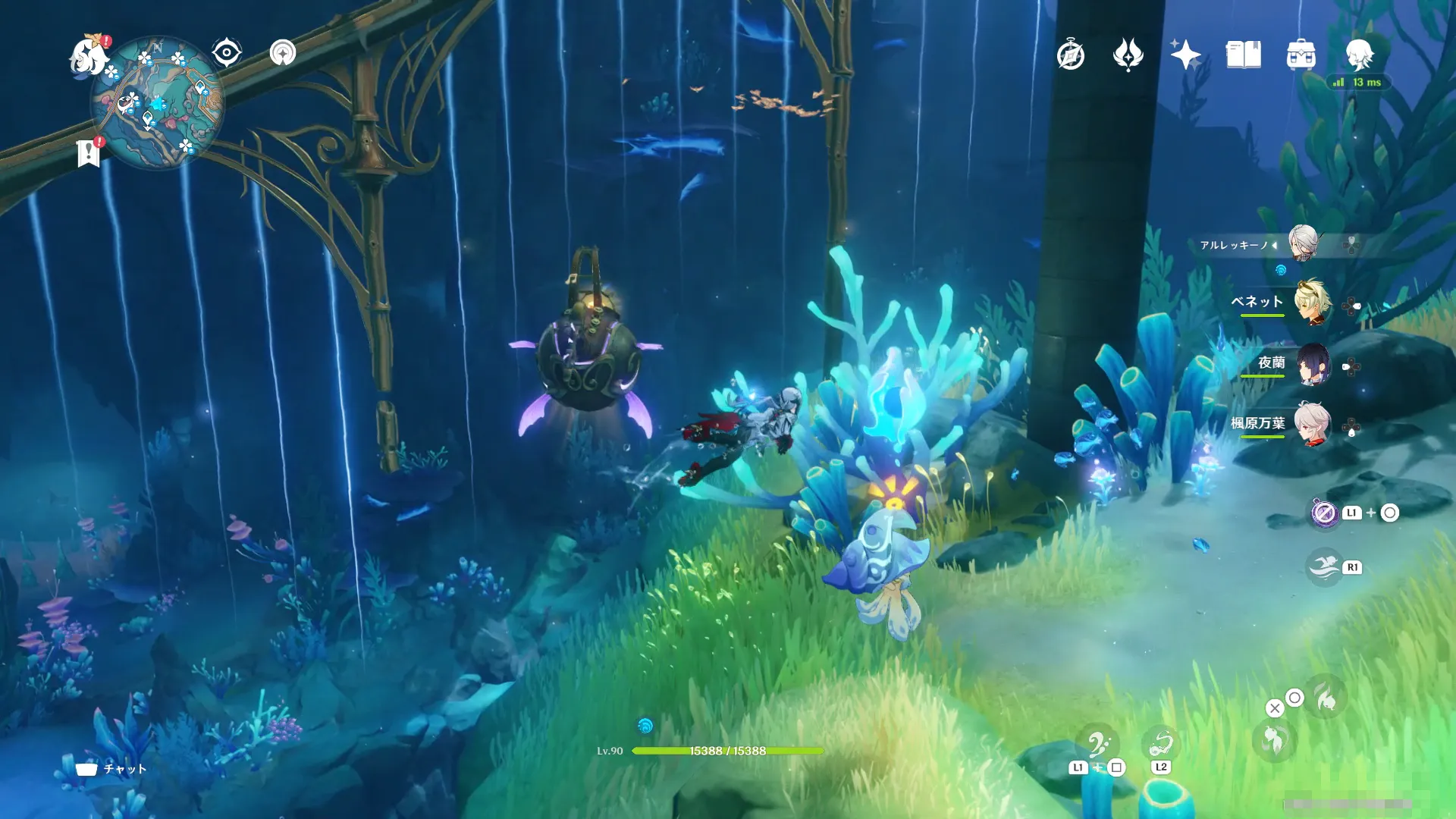Select Arlecchino in the party list
1456x819 pixels.
tap(1303, 244)
